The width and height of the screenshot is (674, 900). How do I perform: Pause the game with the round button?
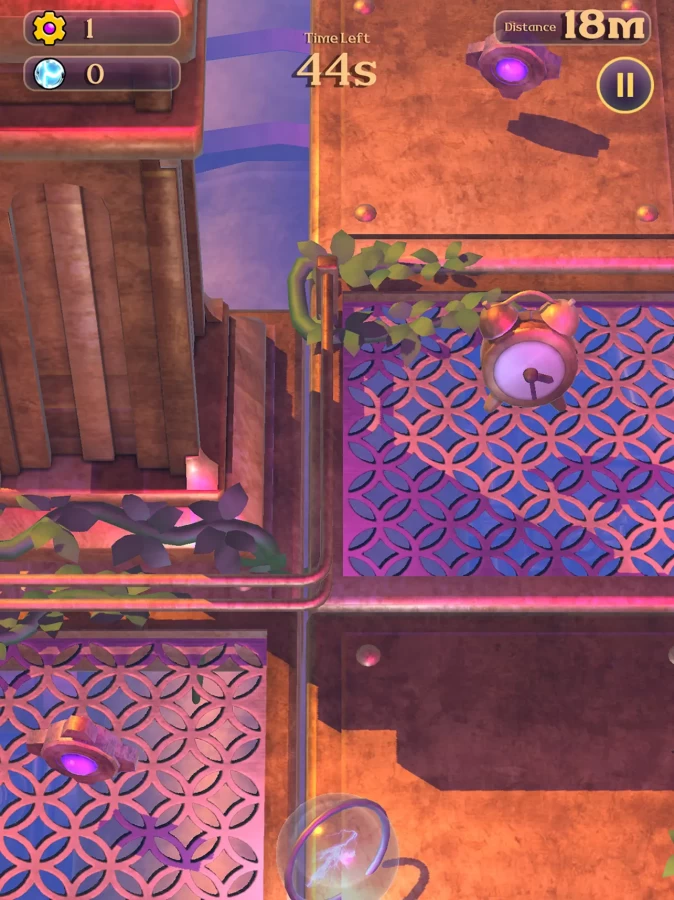tap(625, 85)
